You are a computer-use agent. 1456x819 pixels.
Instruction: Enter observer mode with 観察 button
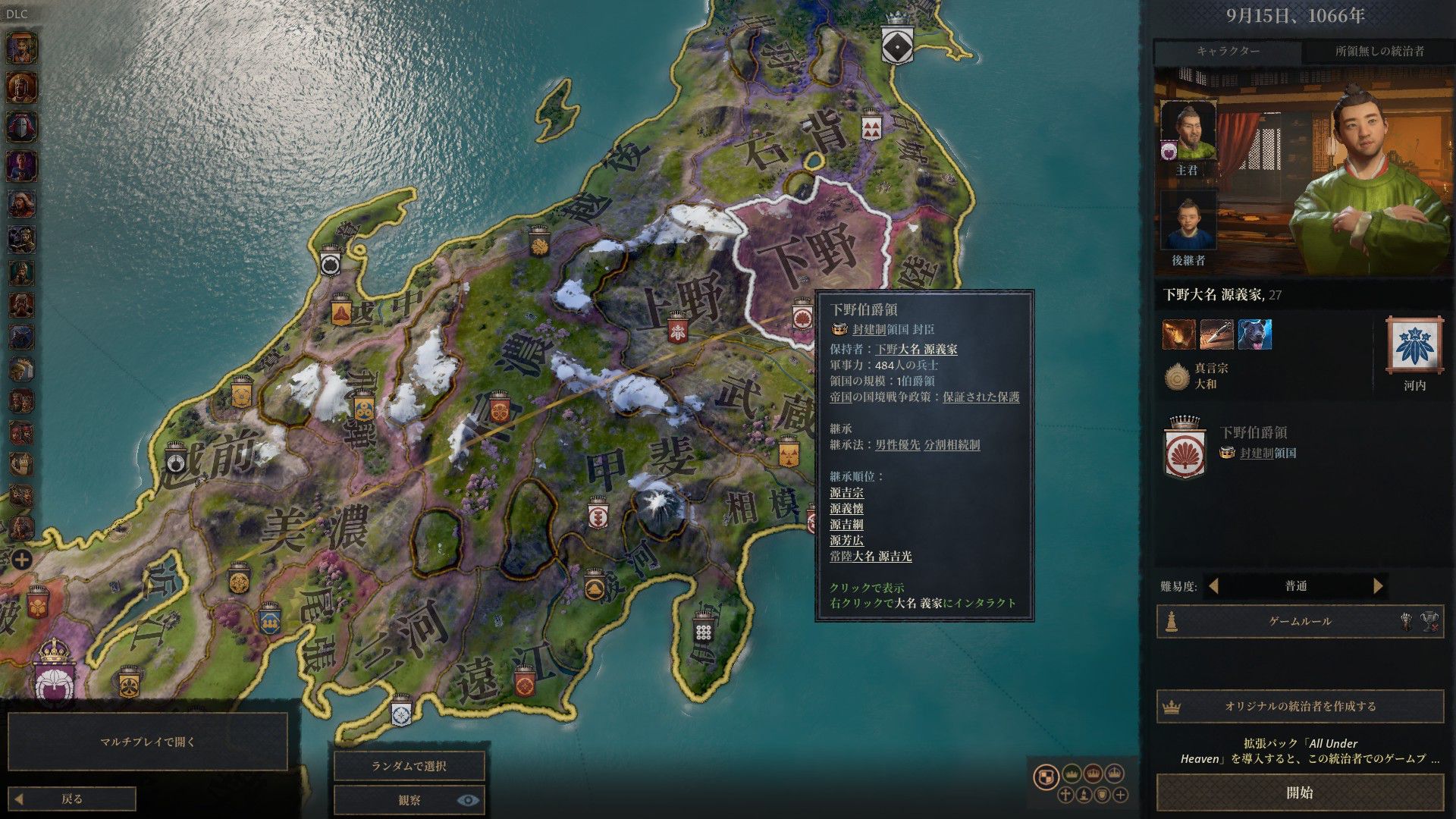[x=409, y=800]
